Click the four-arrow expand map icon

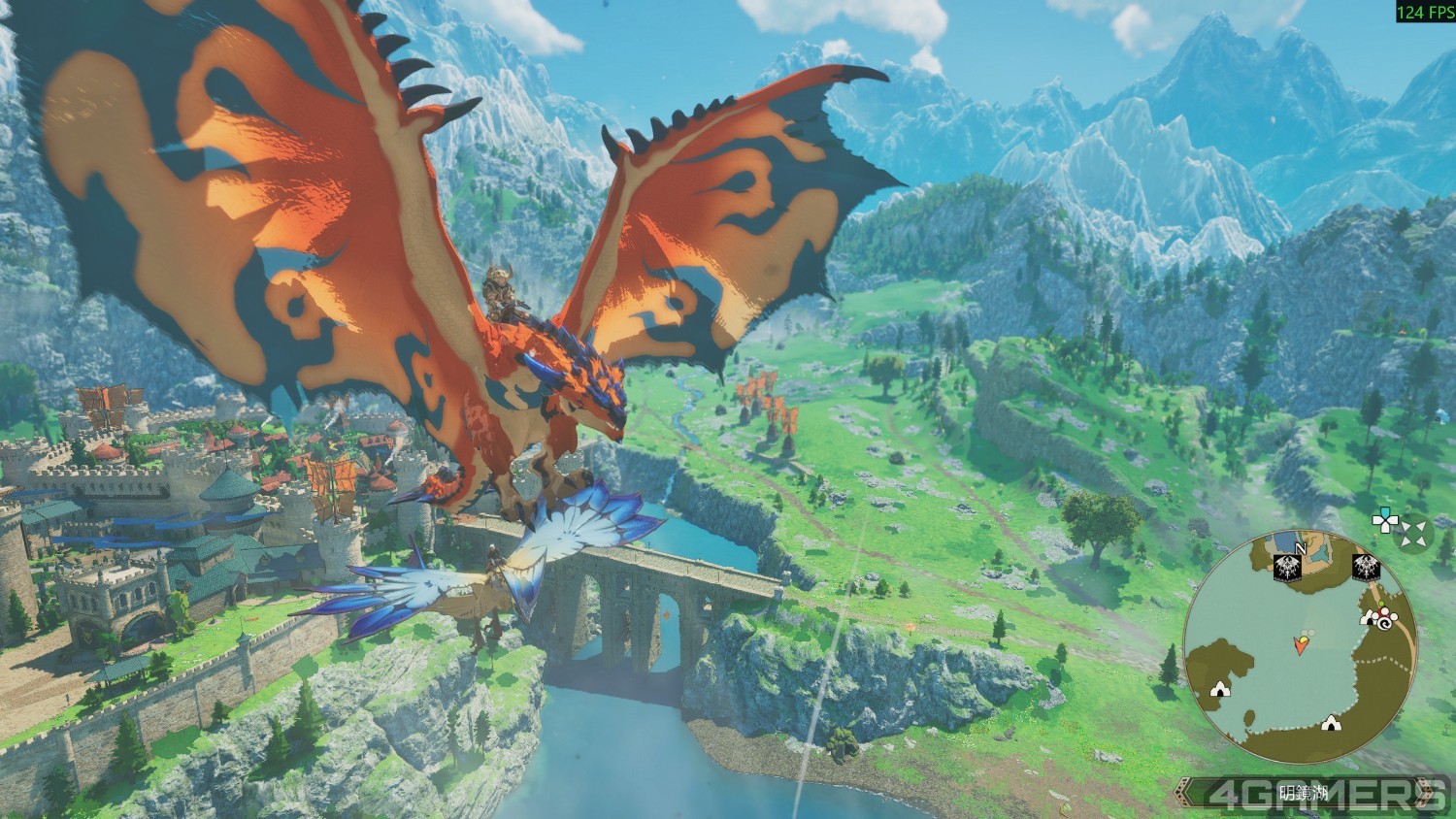coord(1415,531)
